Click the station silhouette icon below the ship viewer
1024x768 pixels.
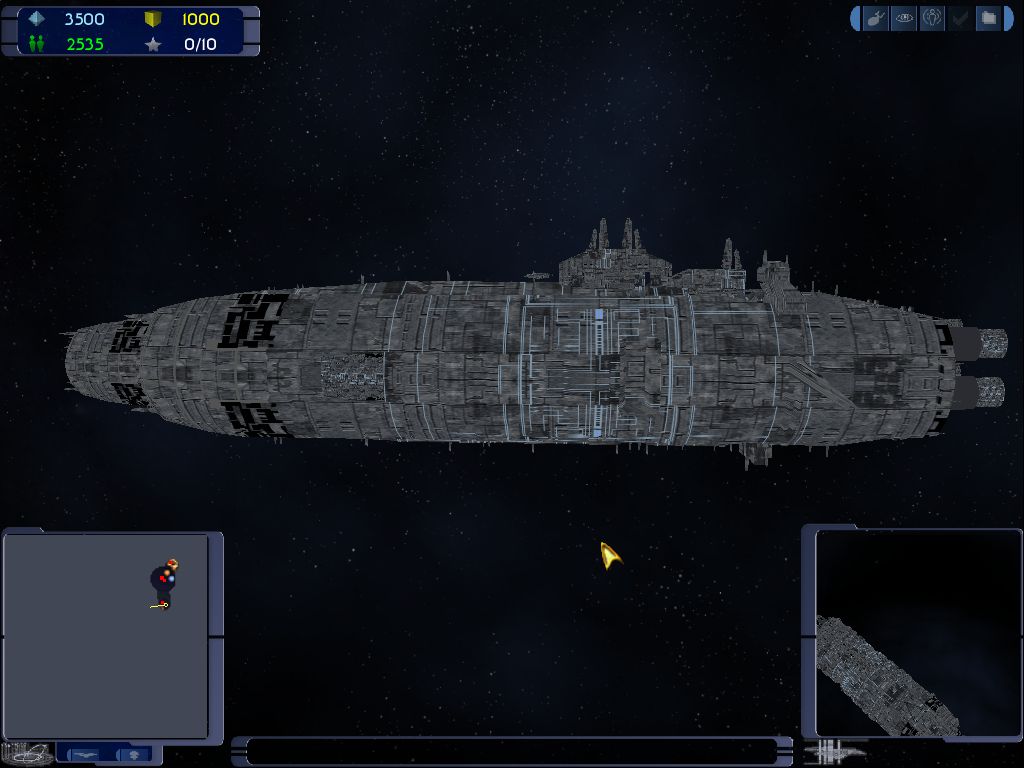(x=838, y=750)
